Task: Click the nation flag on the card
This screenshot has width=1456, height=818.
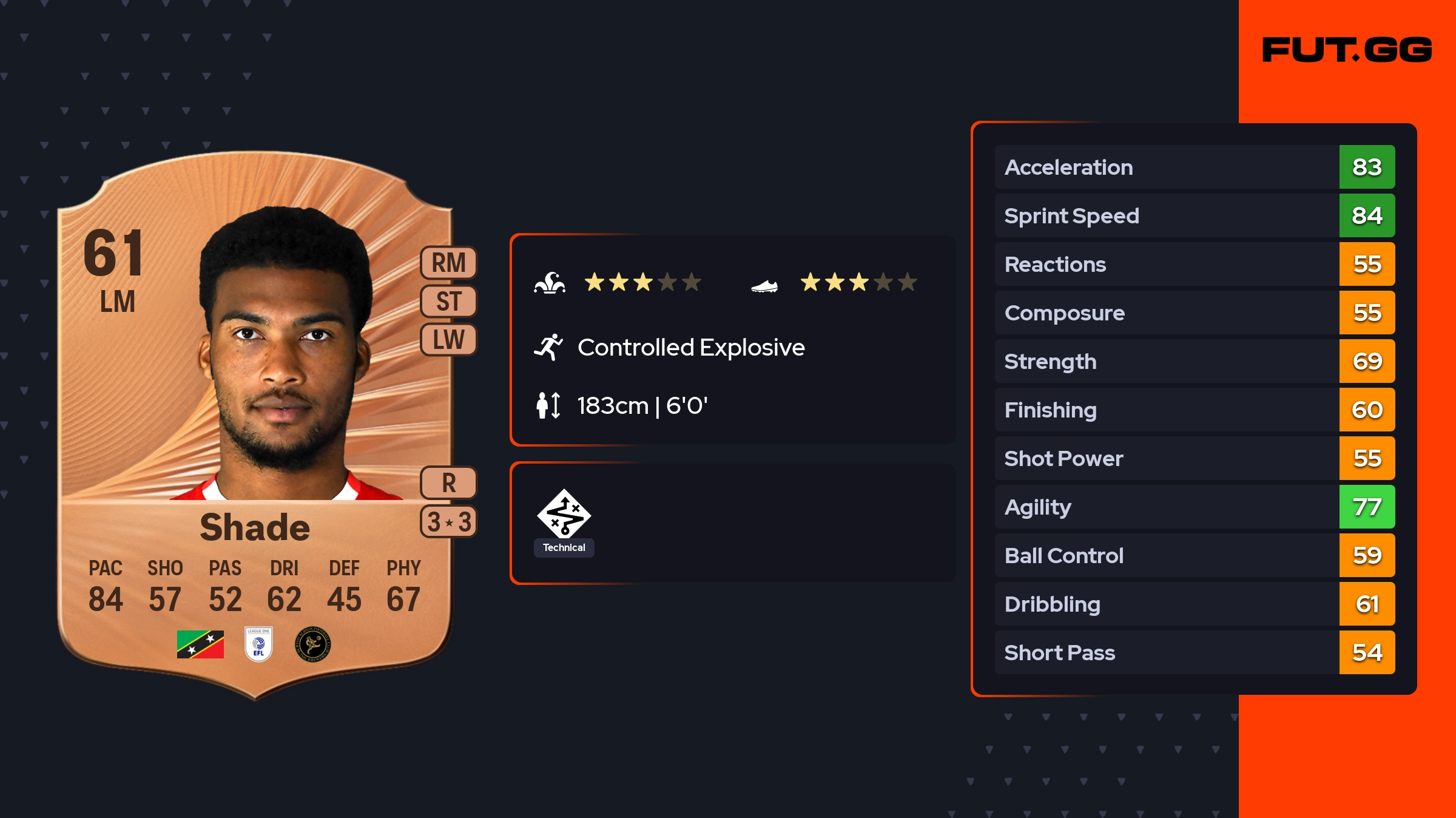Action: (200, 644)
